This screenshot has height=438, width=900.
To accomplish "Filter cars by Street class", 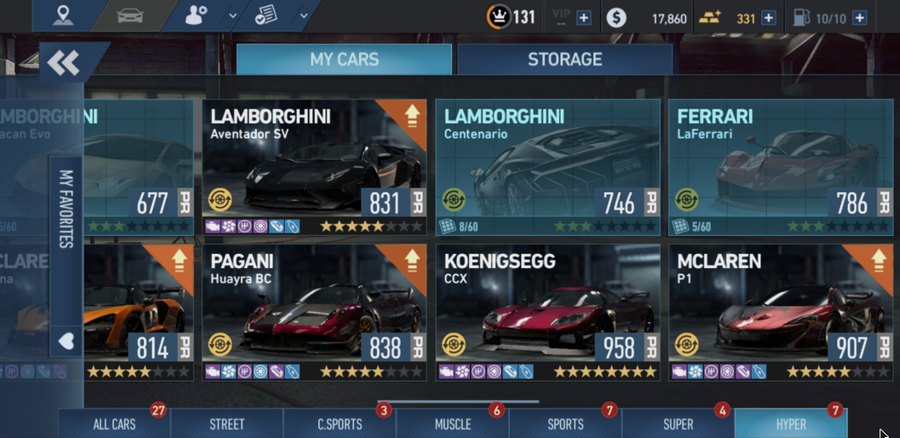I will click(227, 424).
